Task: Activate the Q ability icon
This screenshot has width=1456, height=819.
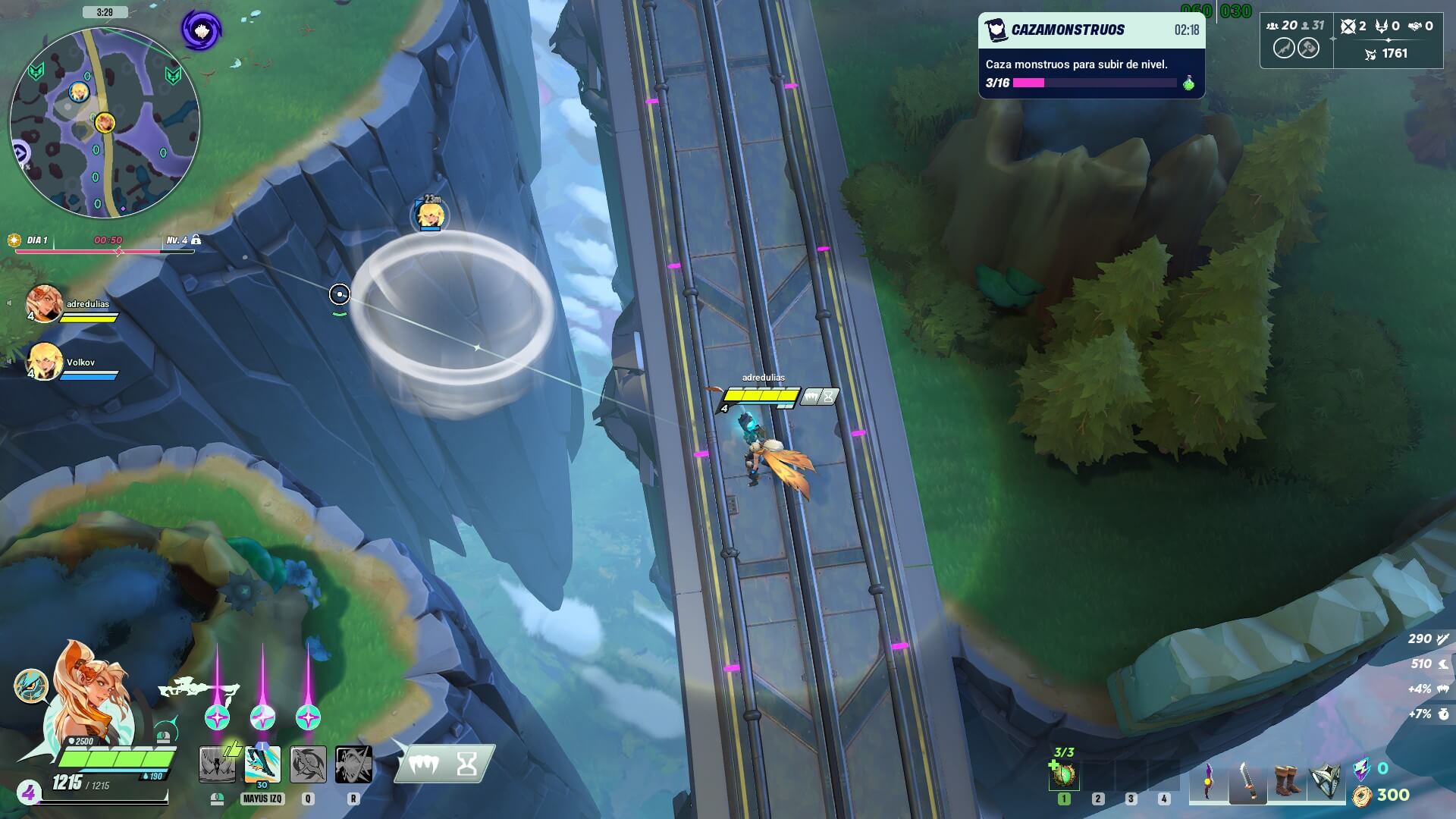Action: pos(308,764)
